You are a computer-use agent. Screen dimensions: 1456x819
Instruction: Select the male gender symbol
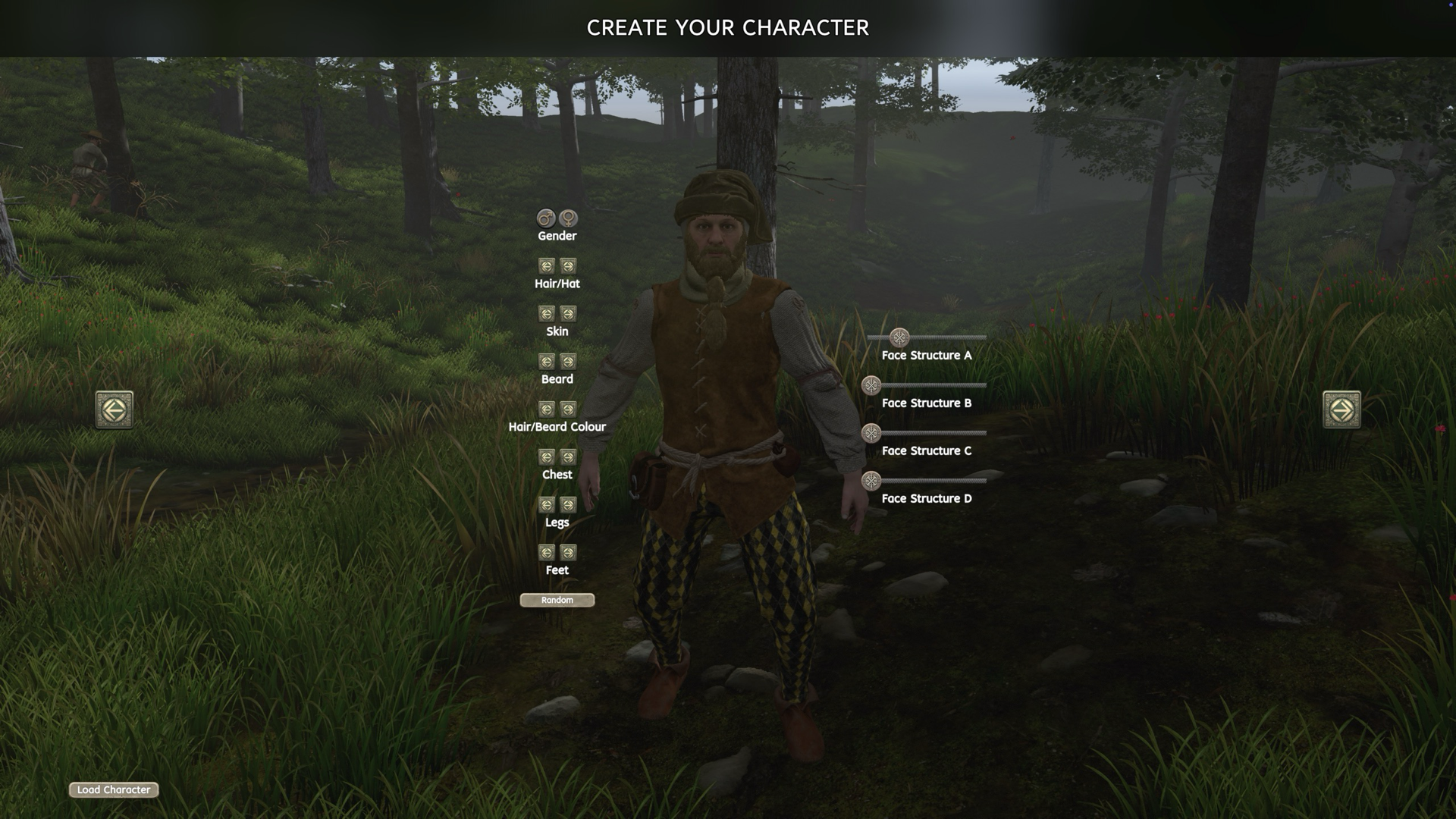(x=545, y=219)
